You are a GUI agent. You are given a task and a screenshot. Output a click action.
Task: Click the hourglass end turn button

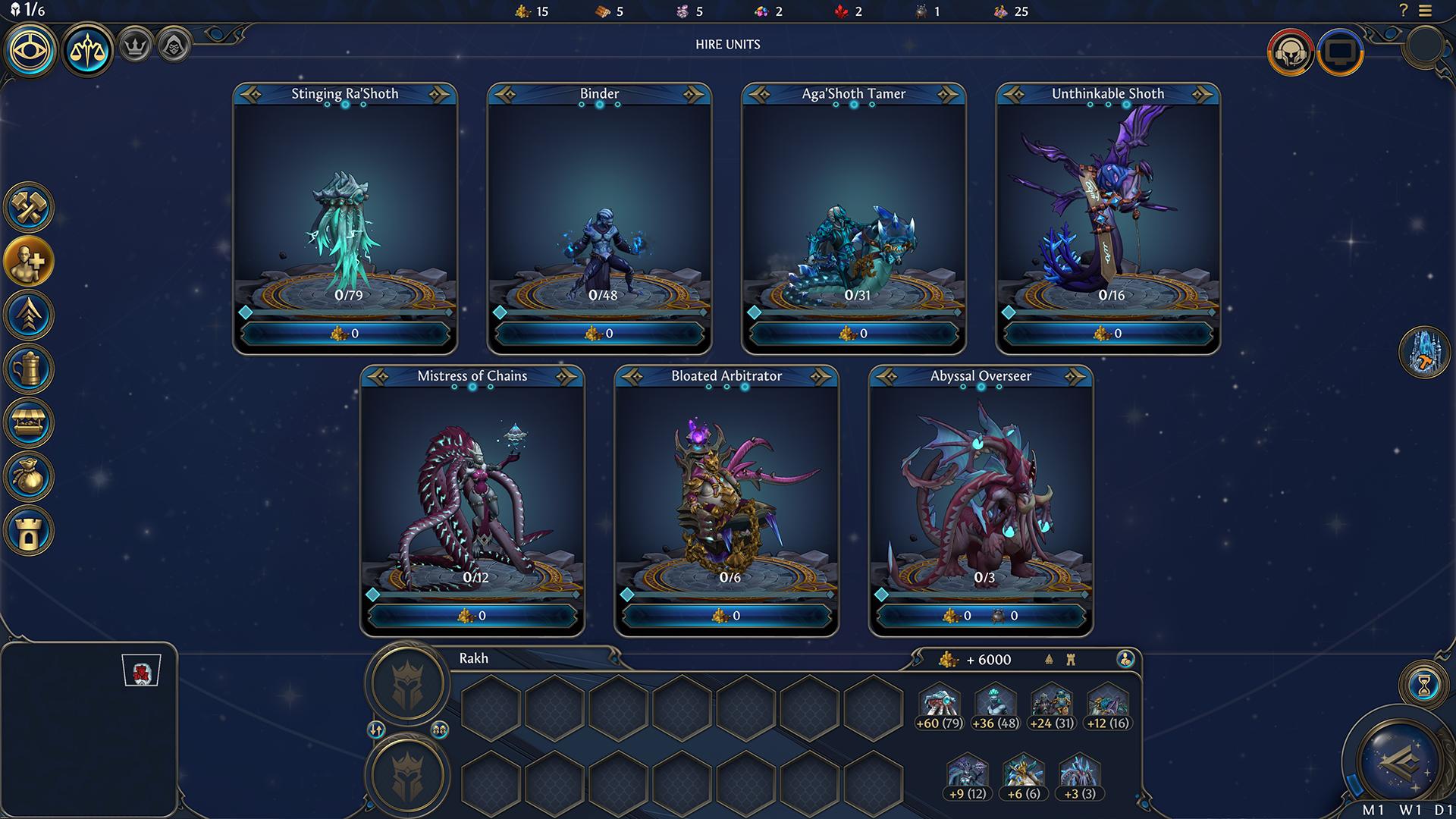click(1424, 685)
